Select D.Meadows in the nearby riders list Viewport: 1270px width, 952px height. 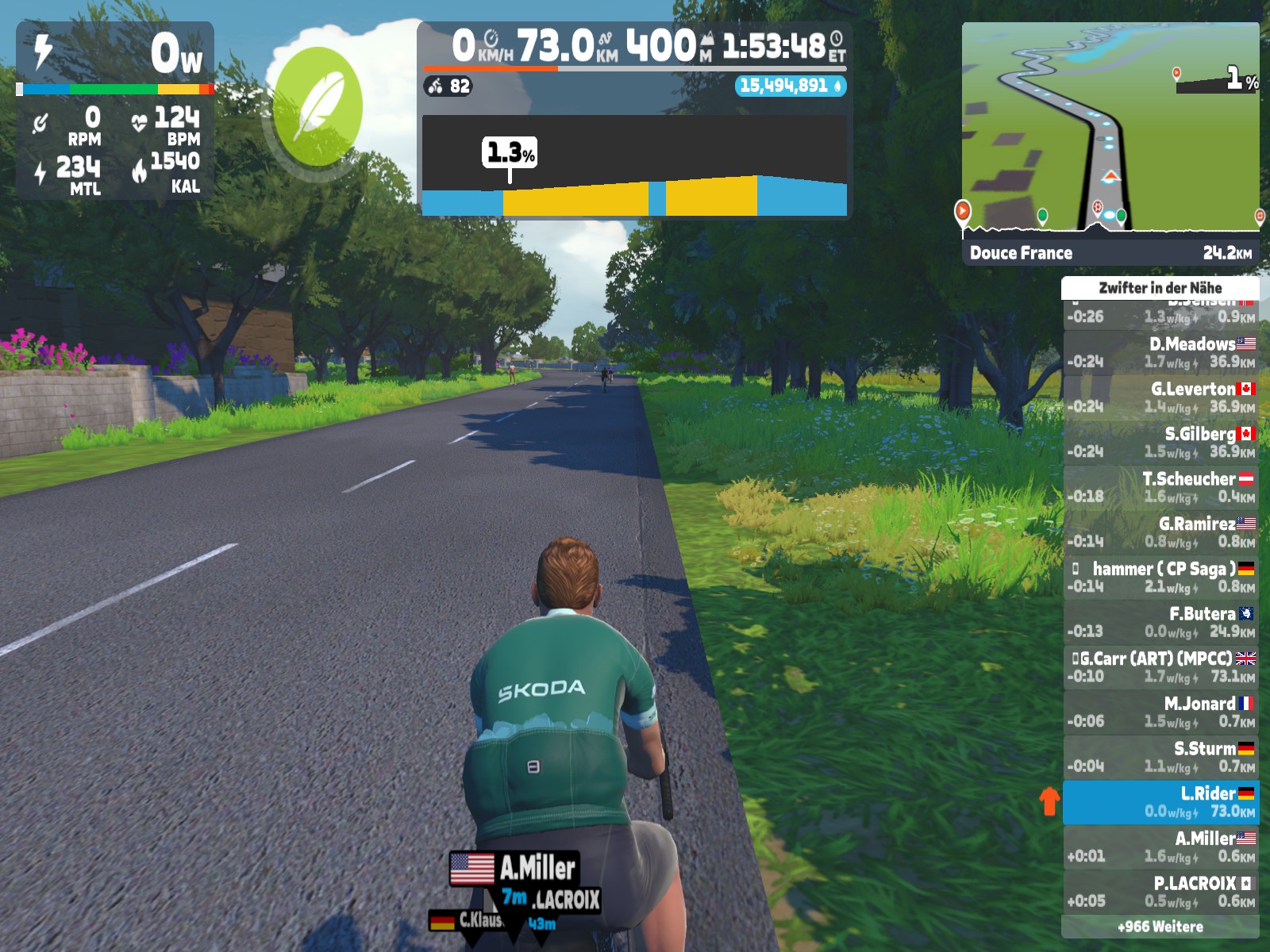1160,352
